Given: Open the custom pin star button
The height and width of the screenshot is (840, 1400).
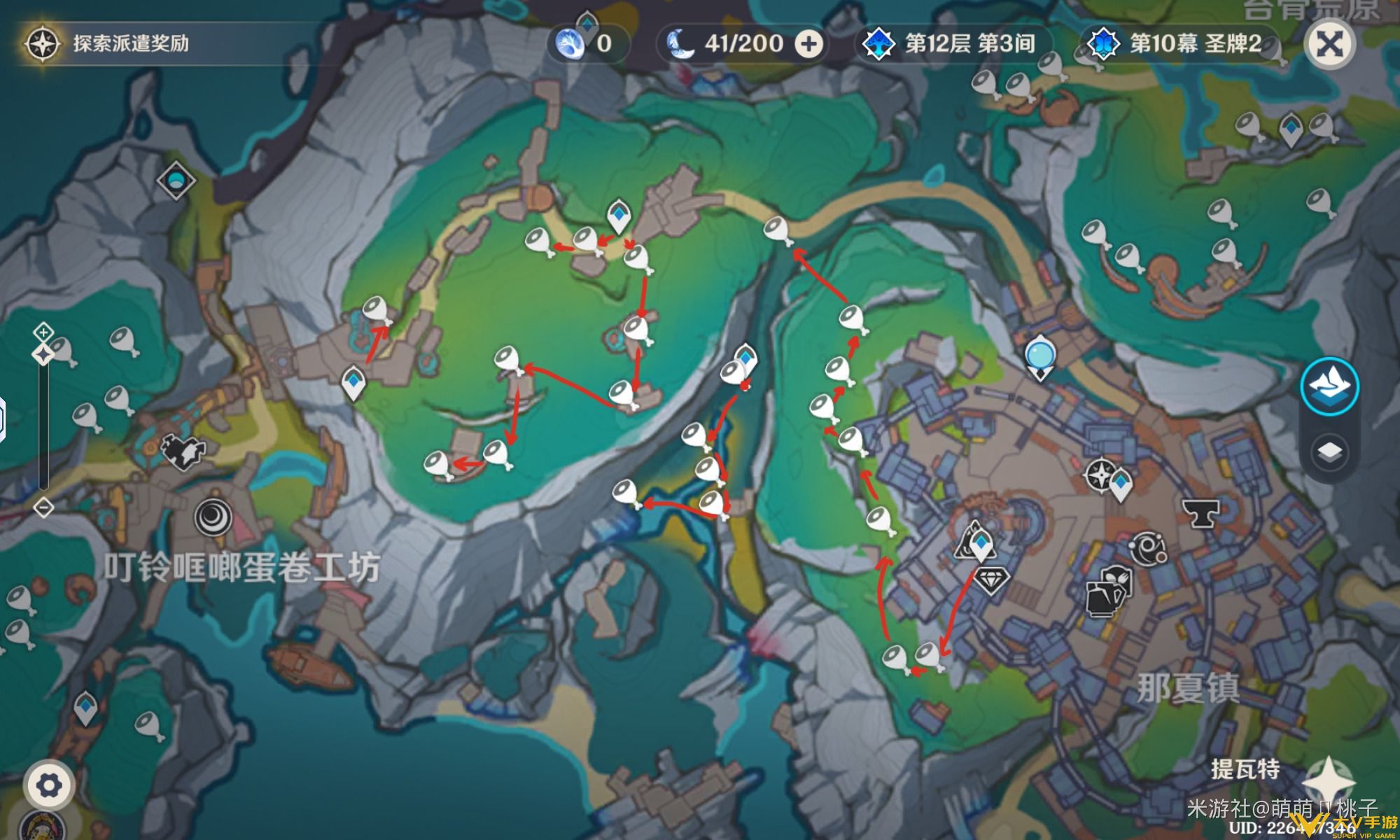Looking at the screenshot, I should click(x=1329, y=780).
